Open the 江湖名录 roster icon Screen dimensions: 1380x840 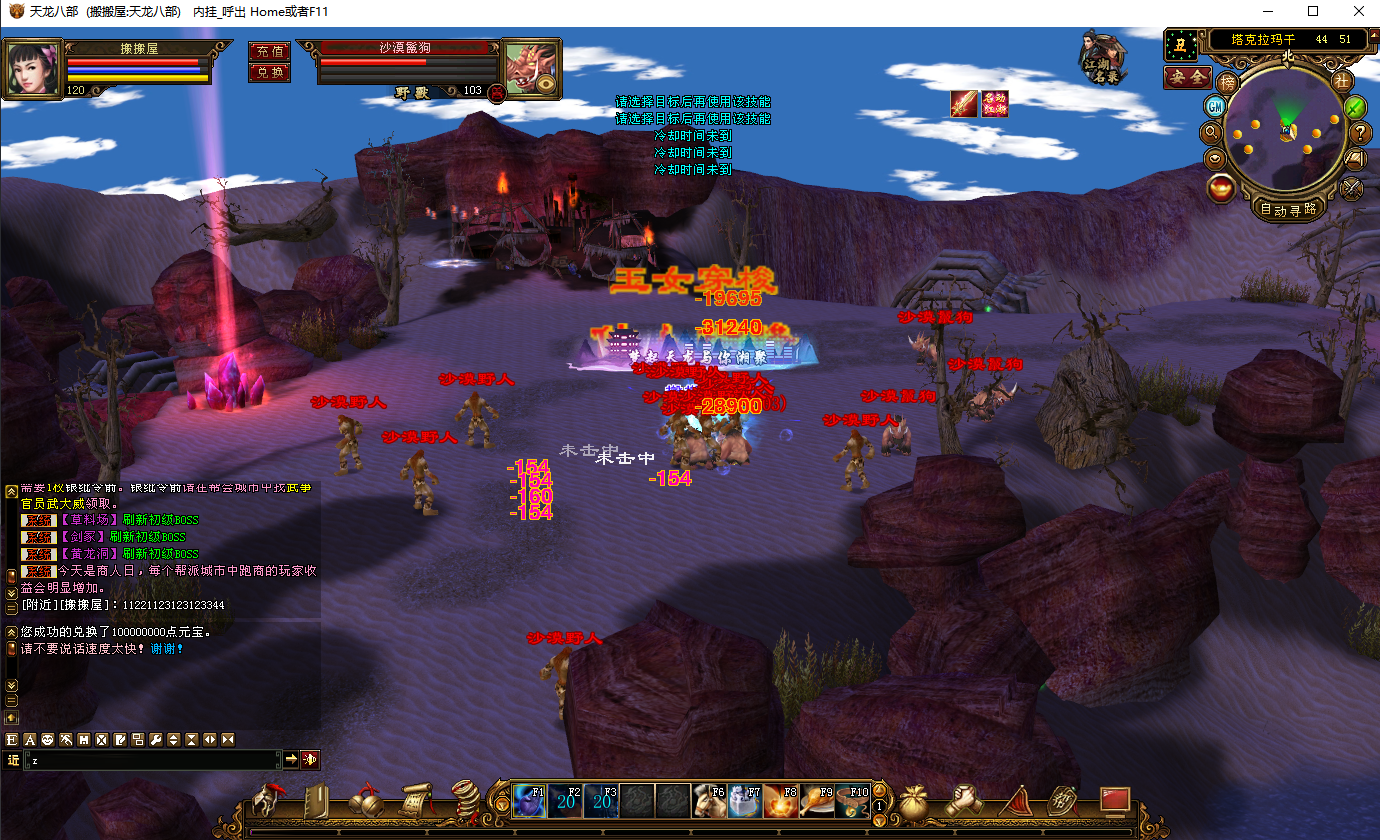pyautogui.click(x=1104, y=57)
